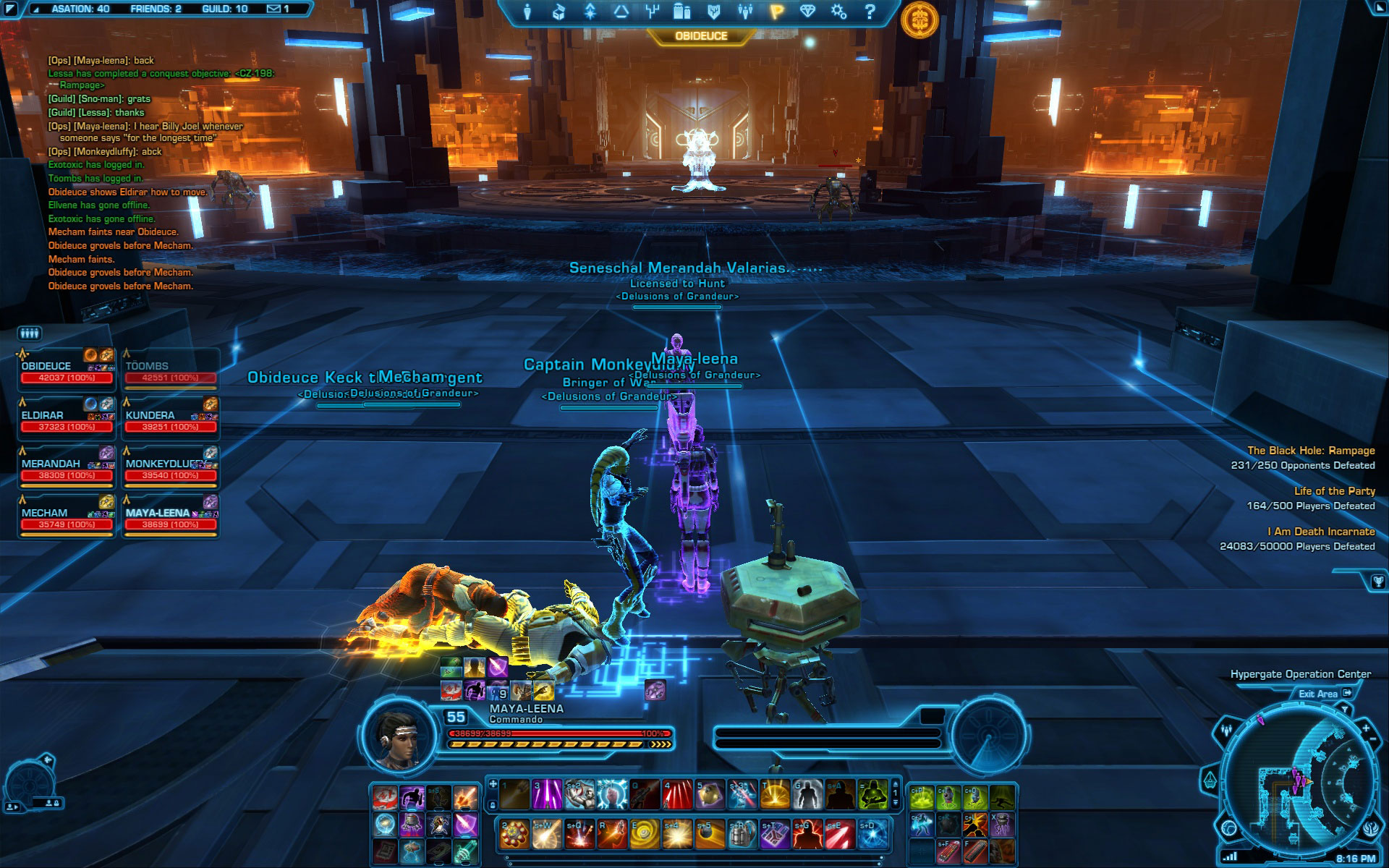Click the question mark help icon

[x=870, y=12]
